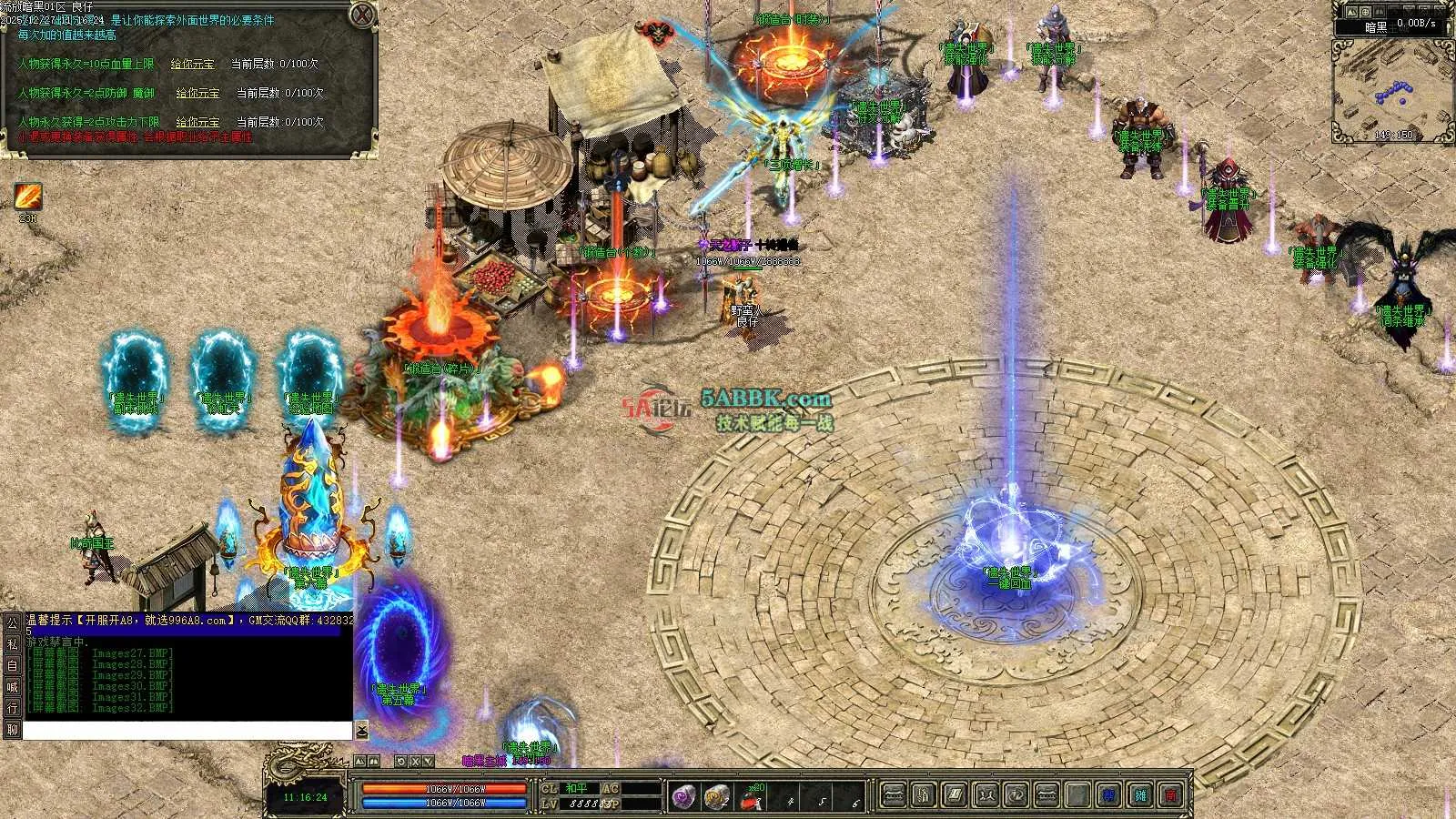Use the orange scroll in the second hotbar slot
The width and height of the screenshot is (1456, 819).
coord(717,797)
